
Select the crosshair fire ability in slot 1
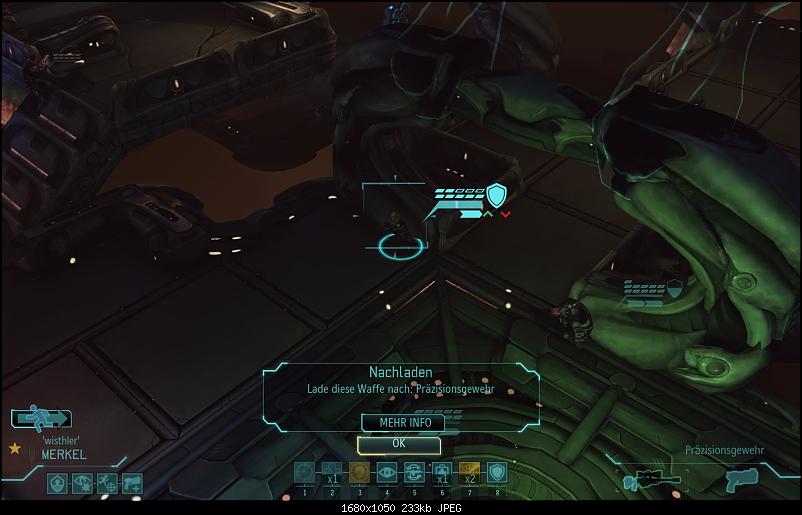point(304,473)
